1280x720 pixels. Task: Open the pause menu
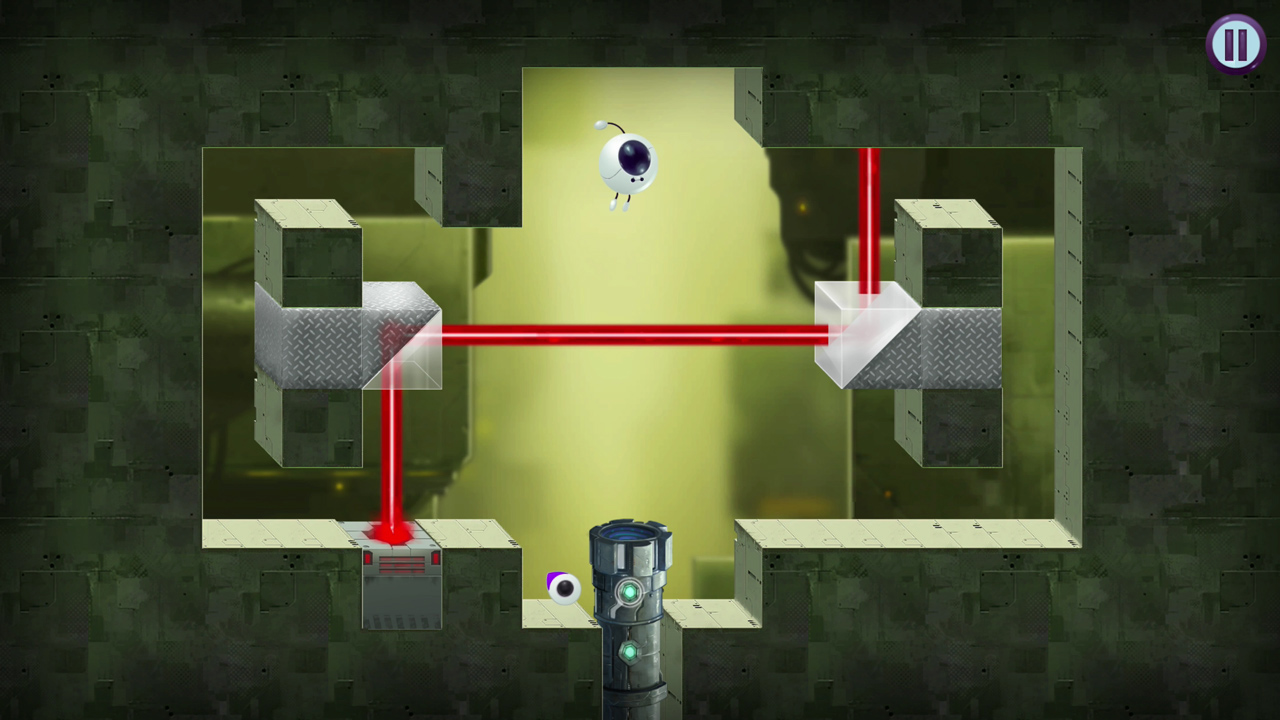pyautogui.click(x=1236, y=43)
